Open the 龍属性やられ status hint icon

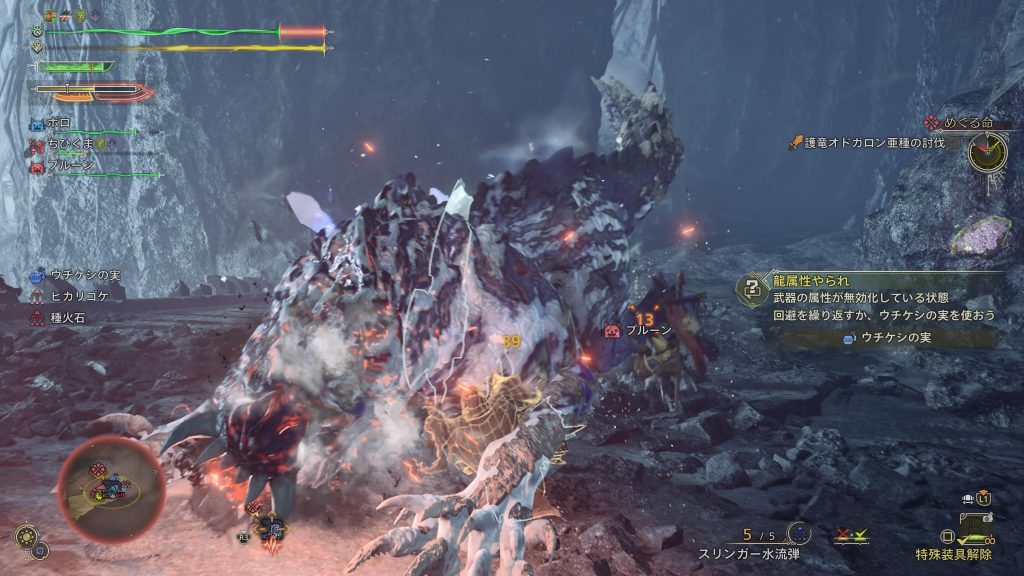click(x=750, y=288)
